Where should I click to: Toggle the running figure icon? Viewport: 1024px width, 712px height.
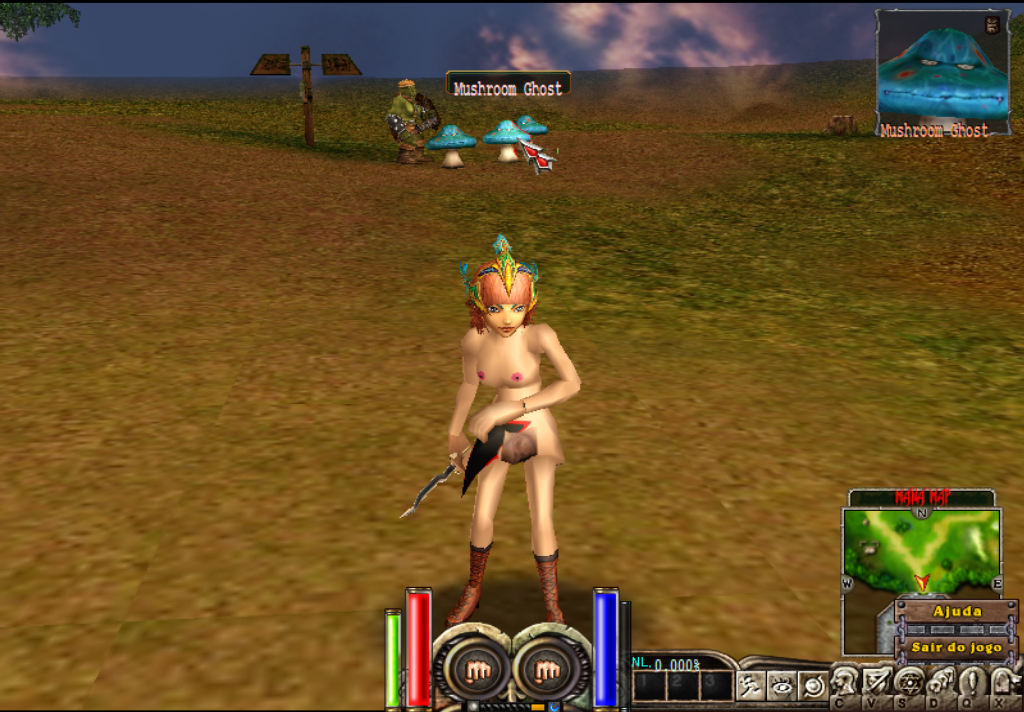[x=750, y=685]
